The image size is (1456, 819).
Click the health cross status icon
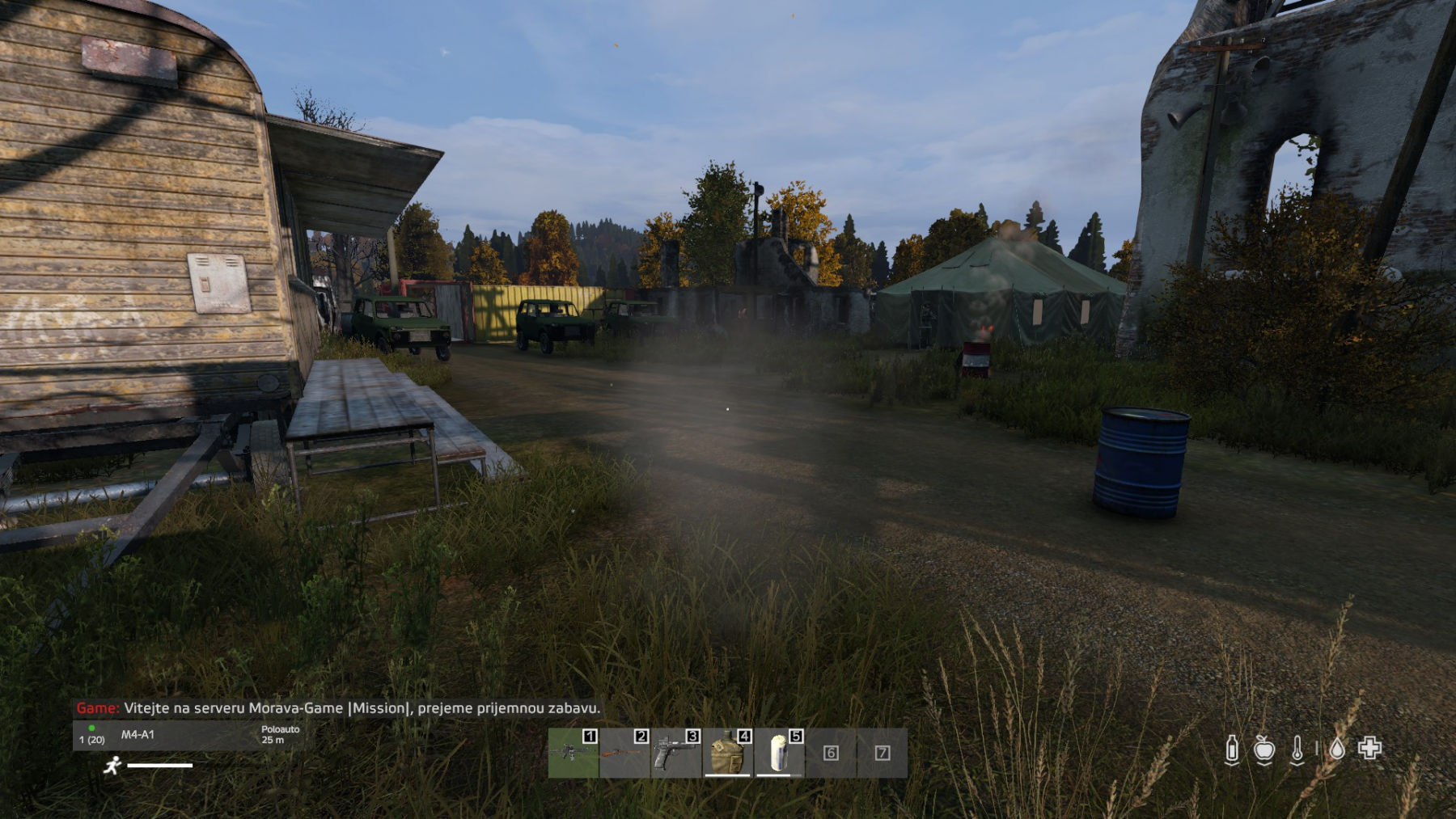(1369, 748)
